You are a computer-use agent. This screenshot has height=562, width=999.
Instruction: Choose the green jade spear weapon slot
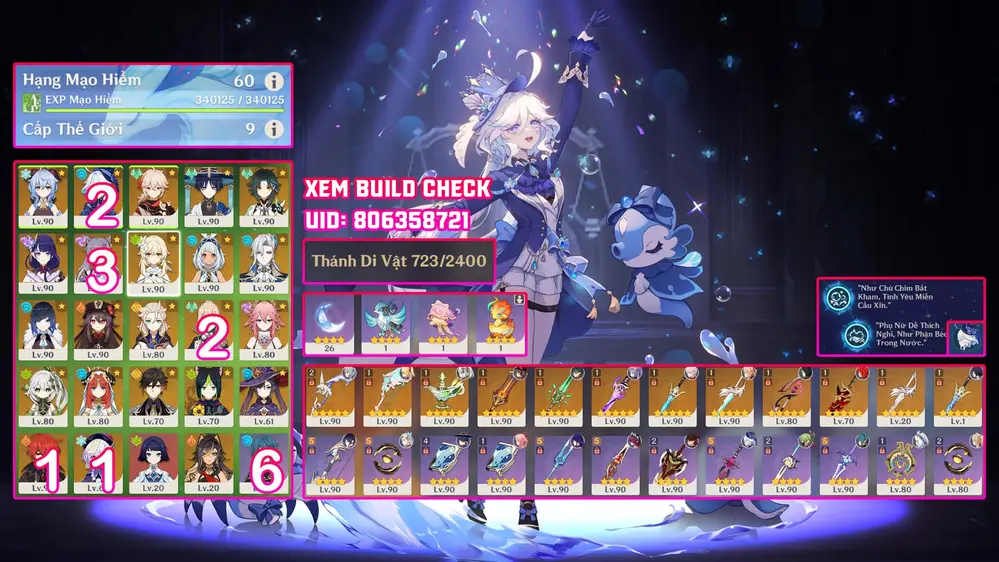[560, 397]
